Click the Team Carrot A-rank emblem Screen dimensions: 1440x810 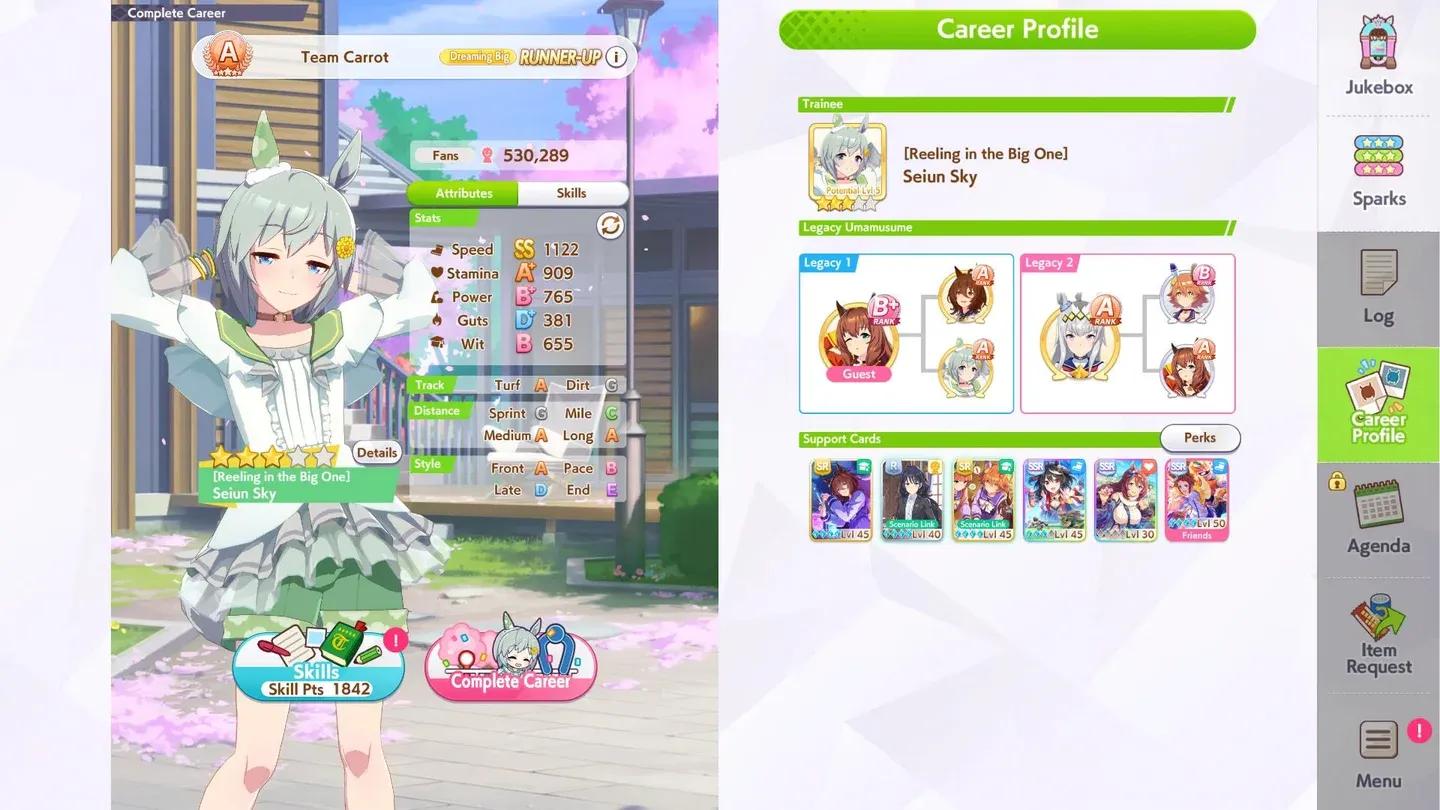[x=228, y=57]
